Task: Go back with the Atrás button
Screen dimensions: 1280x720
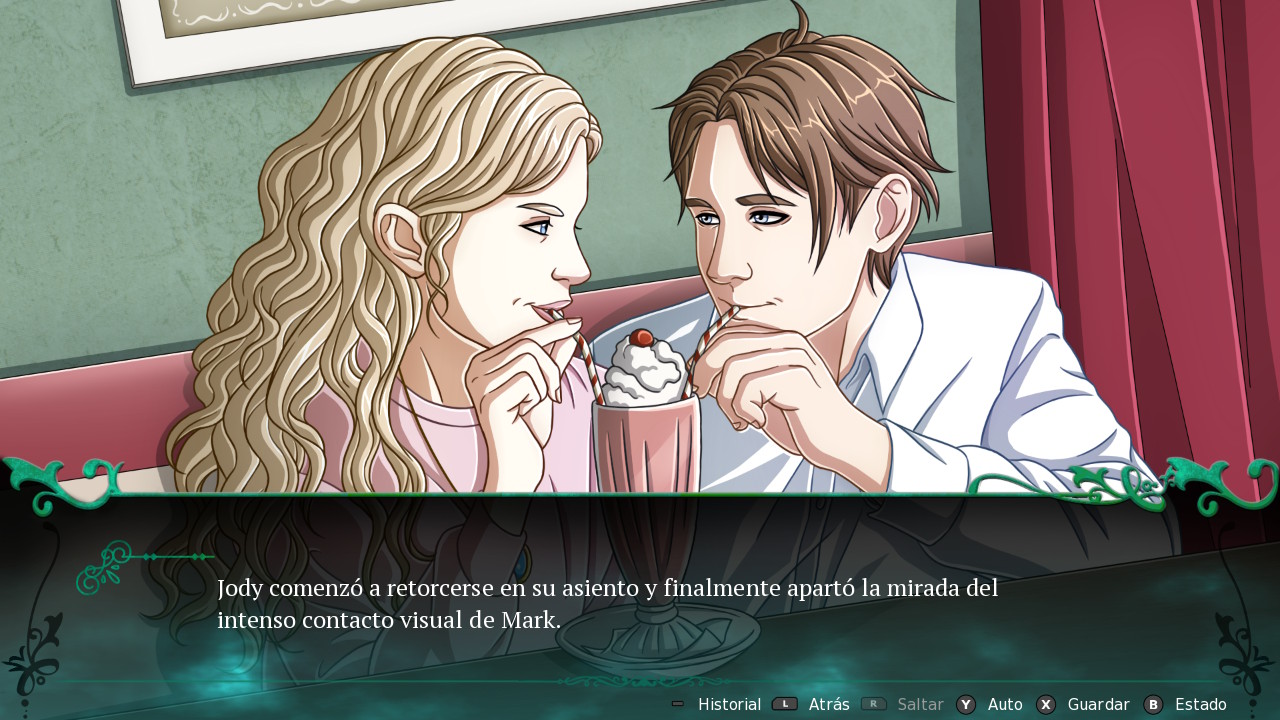Action: pyautogui.click(x=828, y=704)
